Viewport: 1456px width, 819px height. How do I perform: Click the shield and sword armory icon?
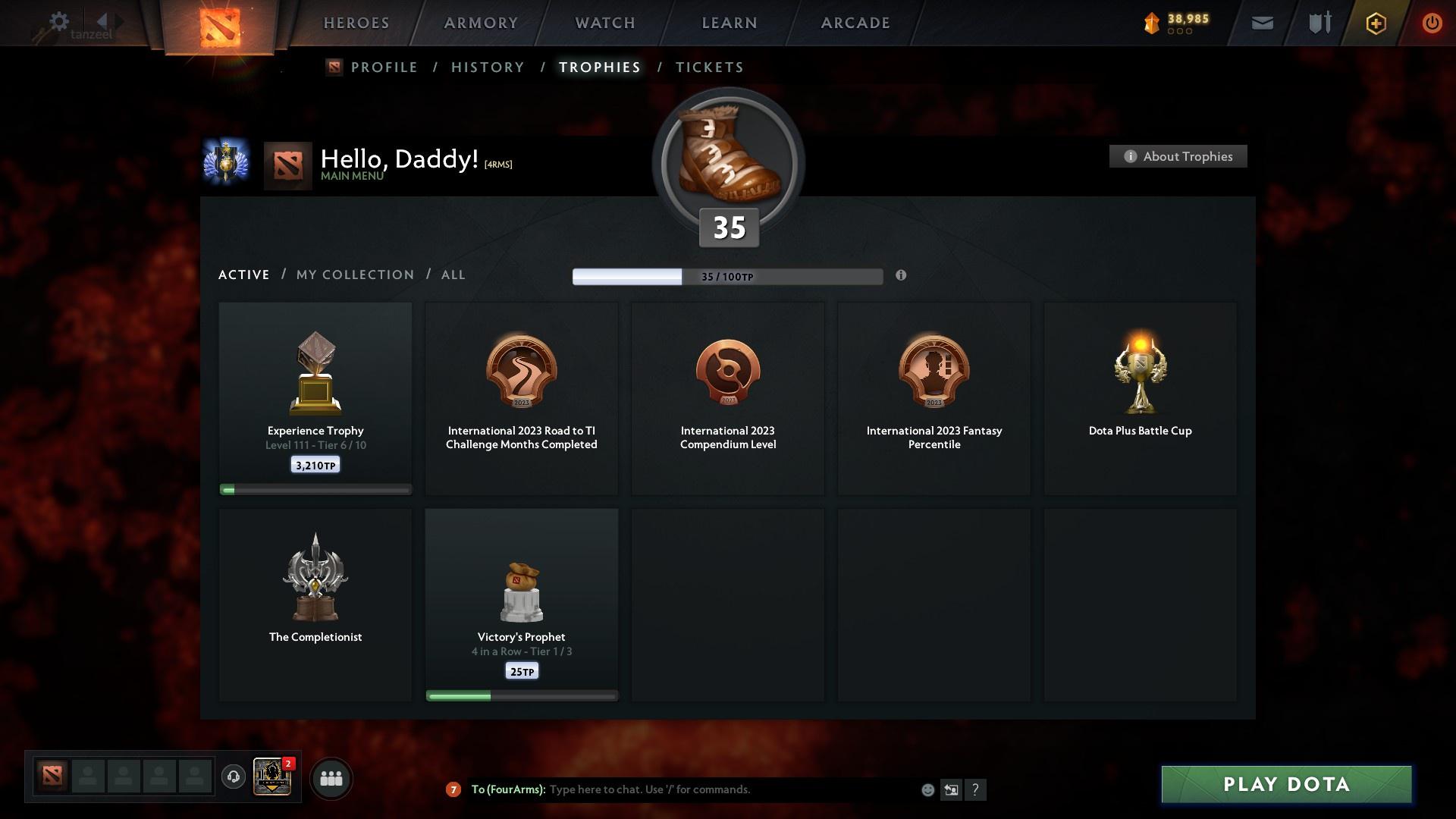1319,23
